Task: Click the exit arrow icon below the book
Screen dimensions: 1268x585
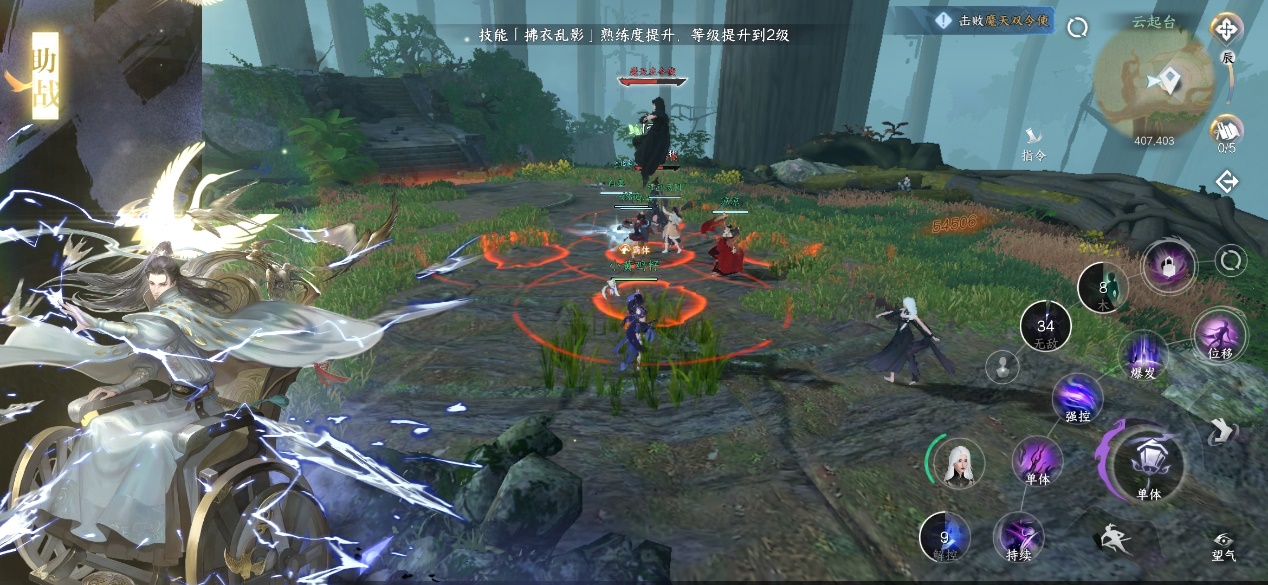Action: (x=1227, y=182)
